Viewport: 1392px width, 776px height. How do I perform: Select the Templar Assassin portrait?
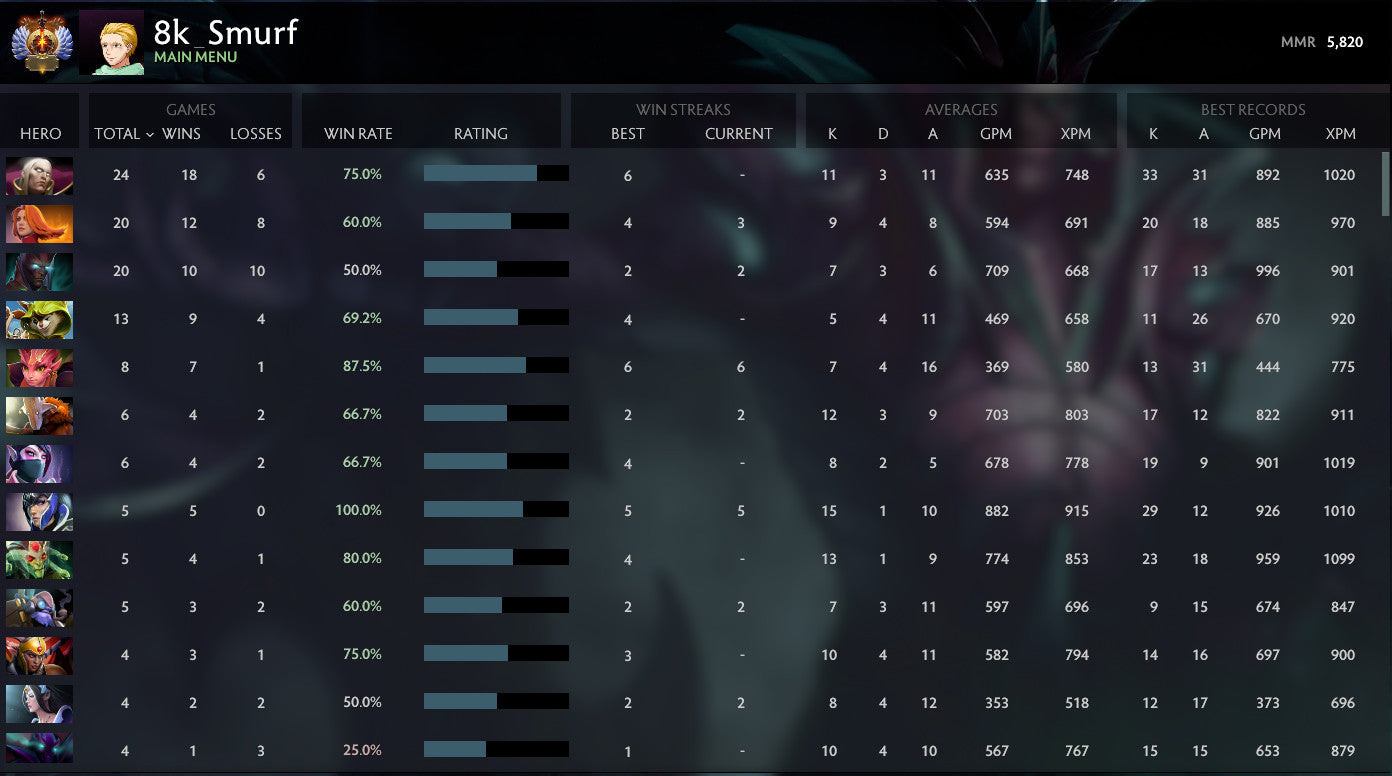[39, 463]
